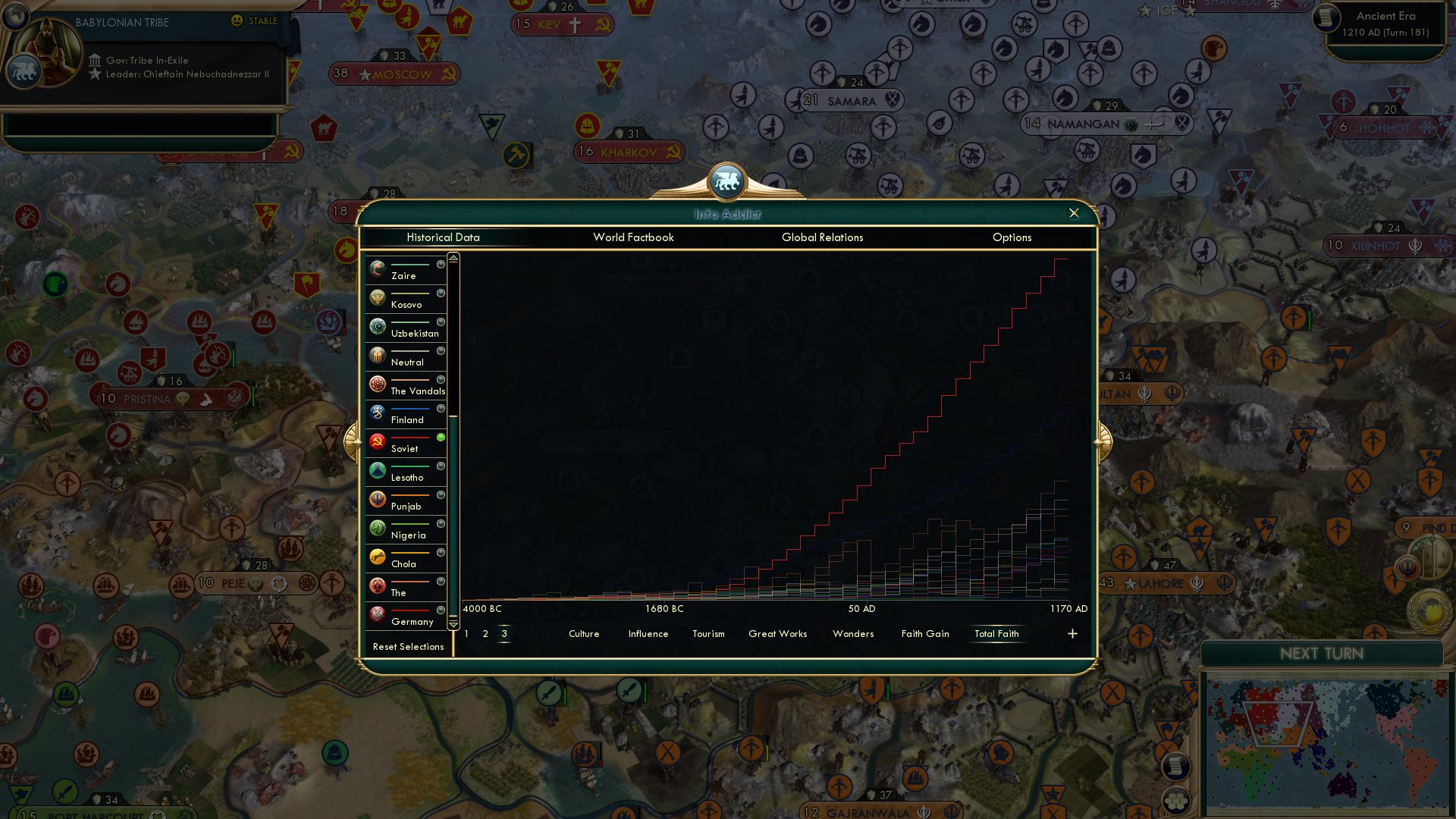Click the Next Turn button

coord(1323,654)
